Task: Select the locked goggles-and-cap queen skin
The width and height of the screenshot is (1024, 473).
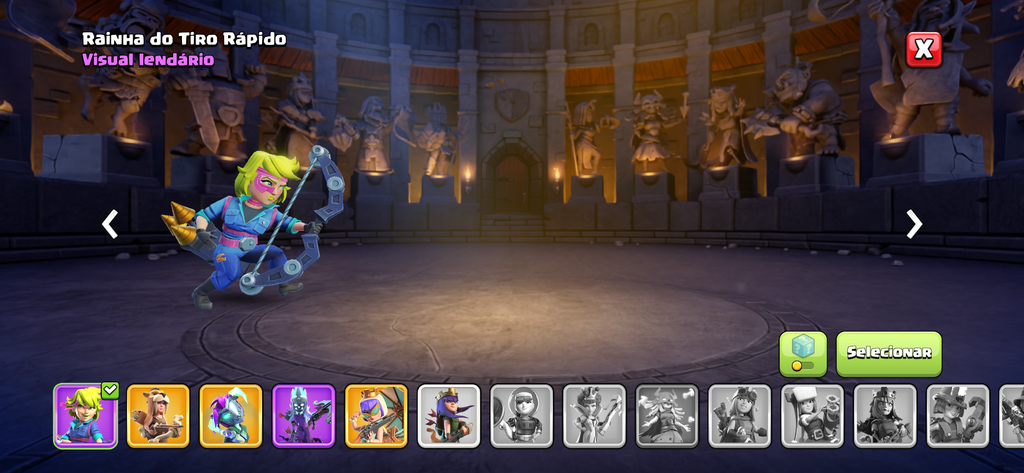Action: (740, 415)
